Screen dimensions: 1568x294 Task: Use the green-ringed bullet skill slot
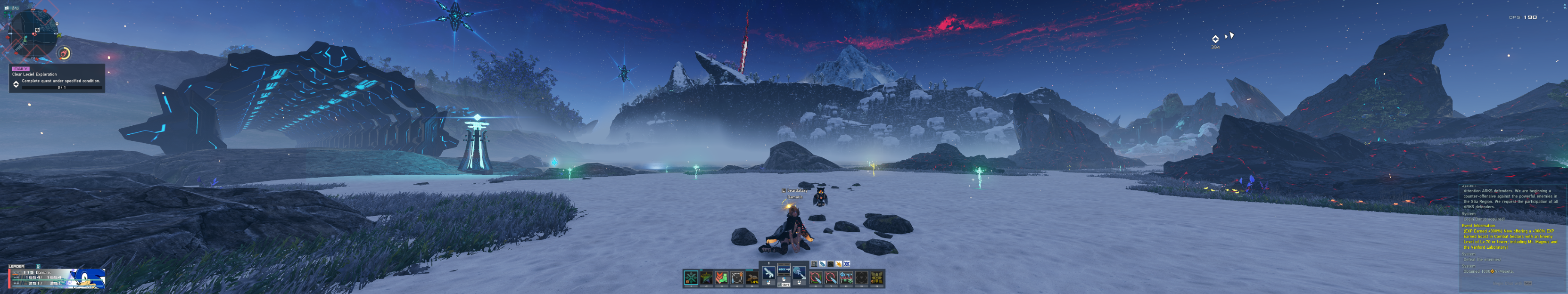click(816, 278)
